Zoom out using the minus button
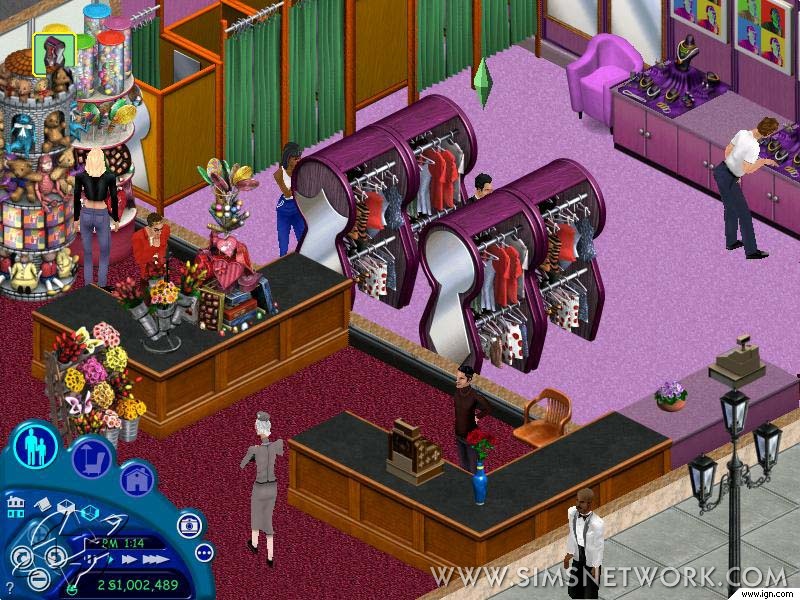 tap(38, 580)
